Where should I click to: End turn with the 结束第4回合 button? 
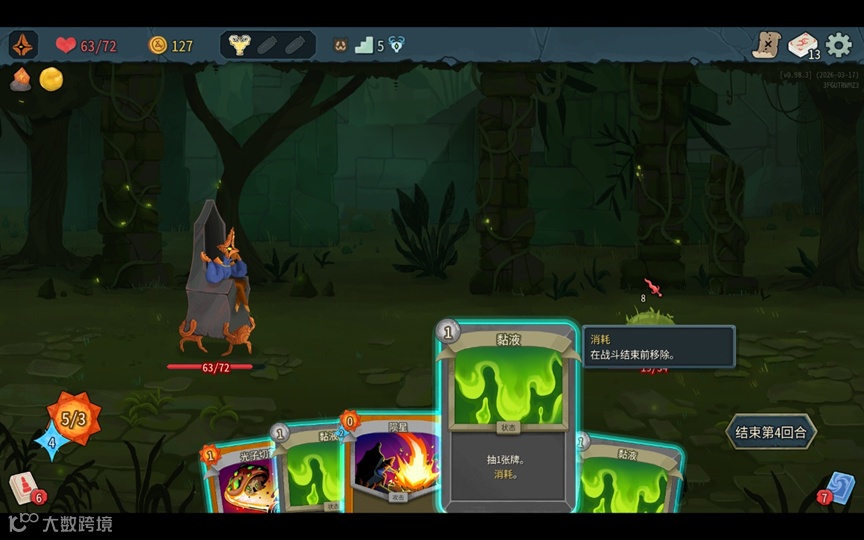[x=770, y=433]
